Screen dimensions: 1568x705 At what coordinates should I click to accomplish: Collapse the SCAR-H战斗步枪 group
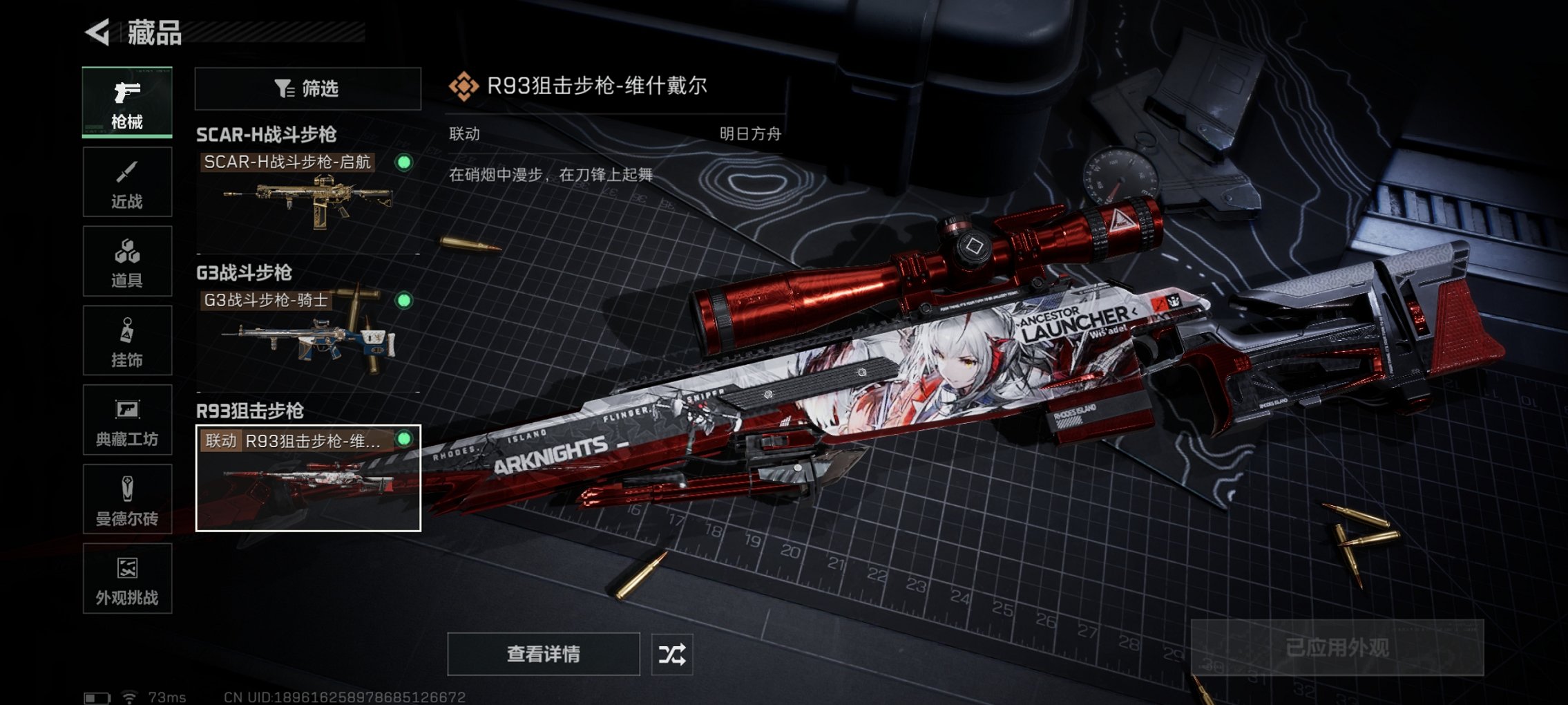pyautogui.click(x=267, y=135)
